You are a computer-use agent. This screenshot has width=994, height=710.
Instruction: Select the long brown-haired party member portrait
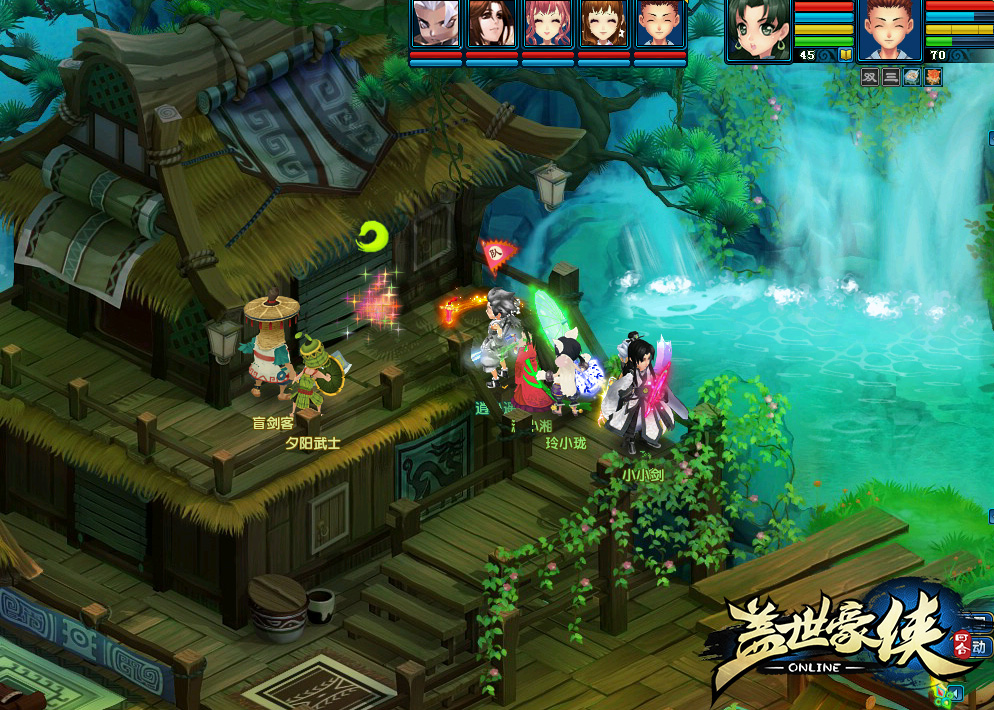click(x=492, y=24)
